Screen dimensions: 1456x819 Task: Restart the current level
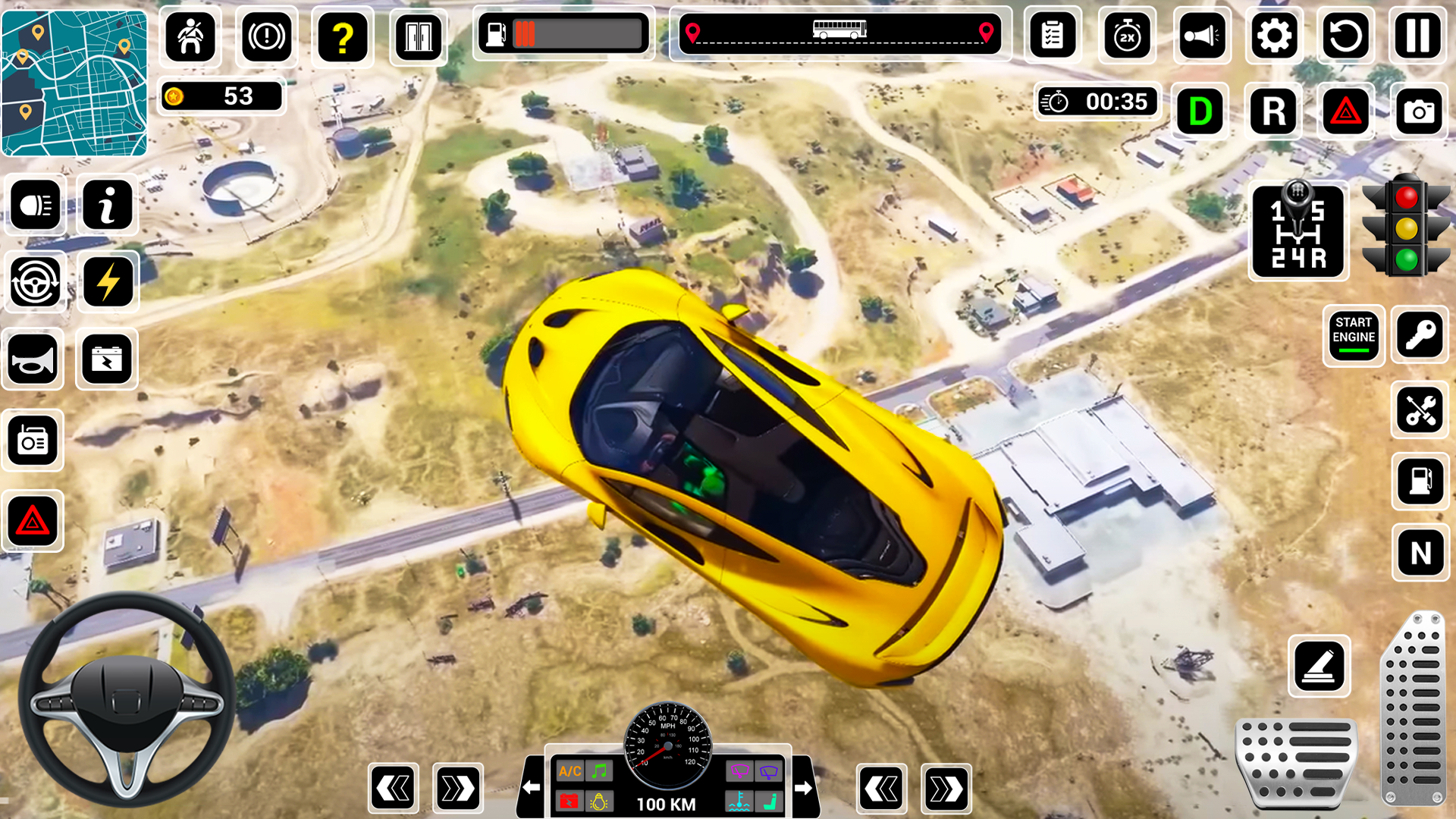pos(1346,35)
